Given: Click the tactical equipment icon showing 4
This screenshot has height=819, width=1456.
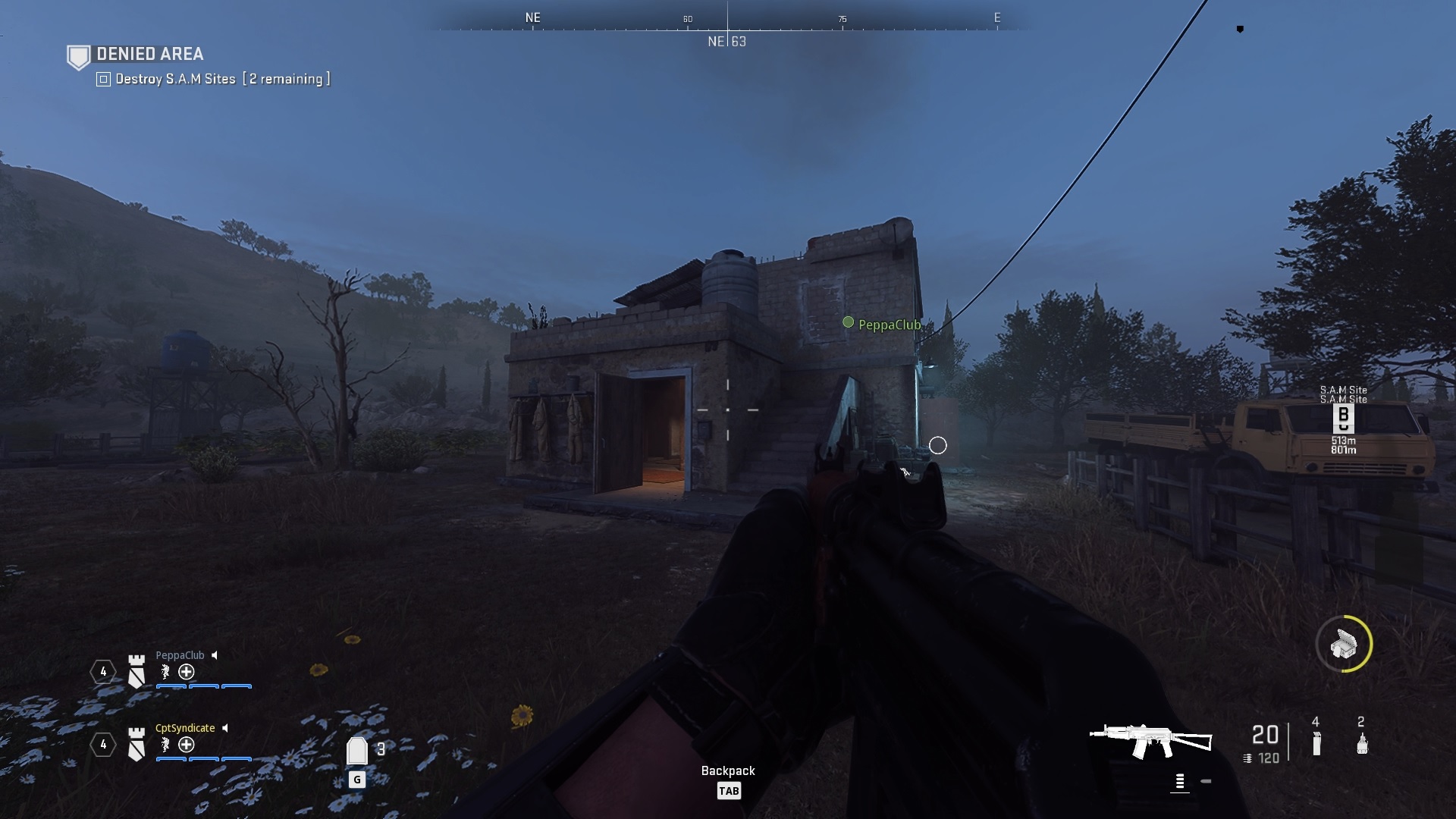Looking at the screenshot, I should pos(1316,745).
